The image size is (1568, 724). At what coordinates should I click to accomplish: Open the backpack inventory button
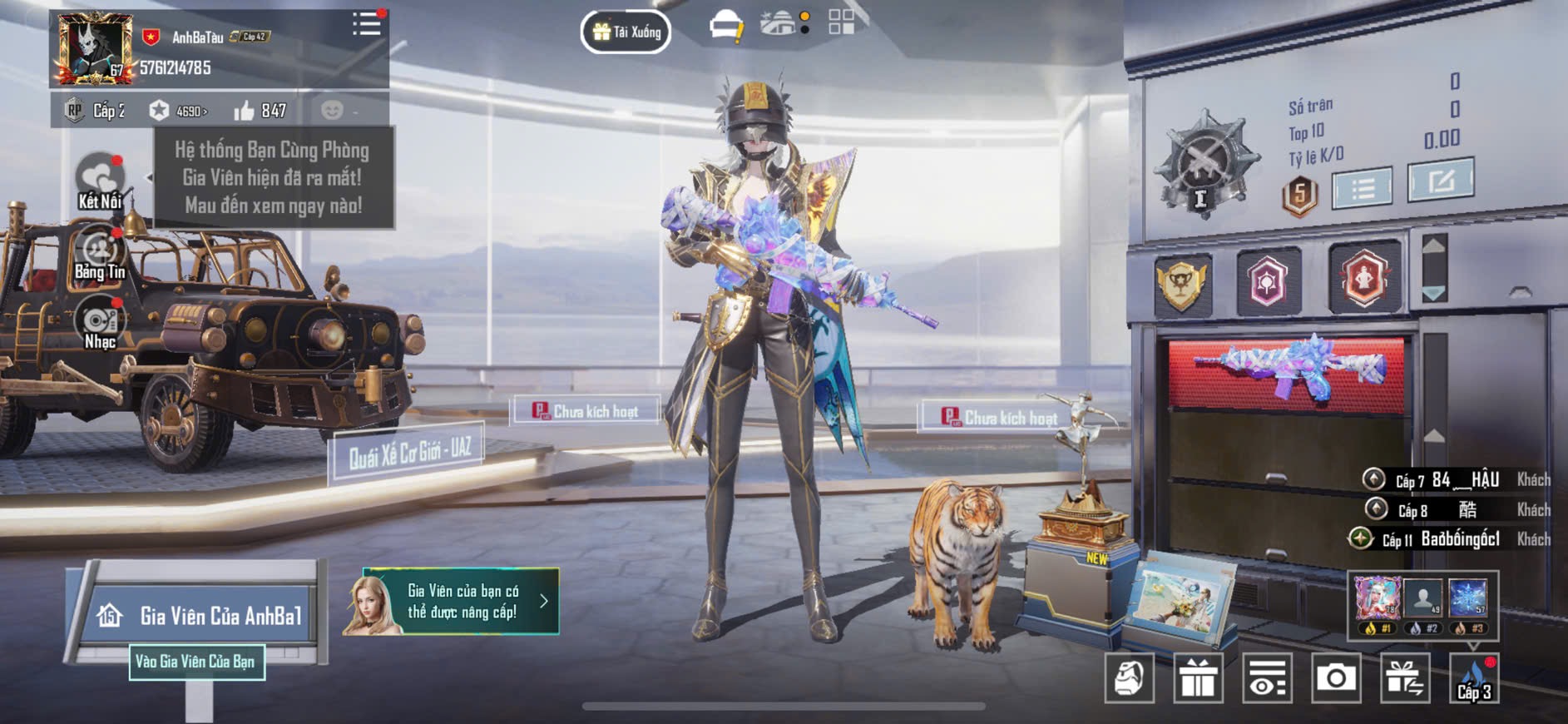coord(1129,678)
